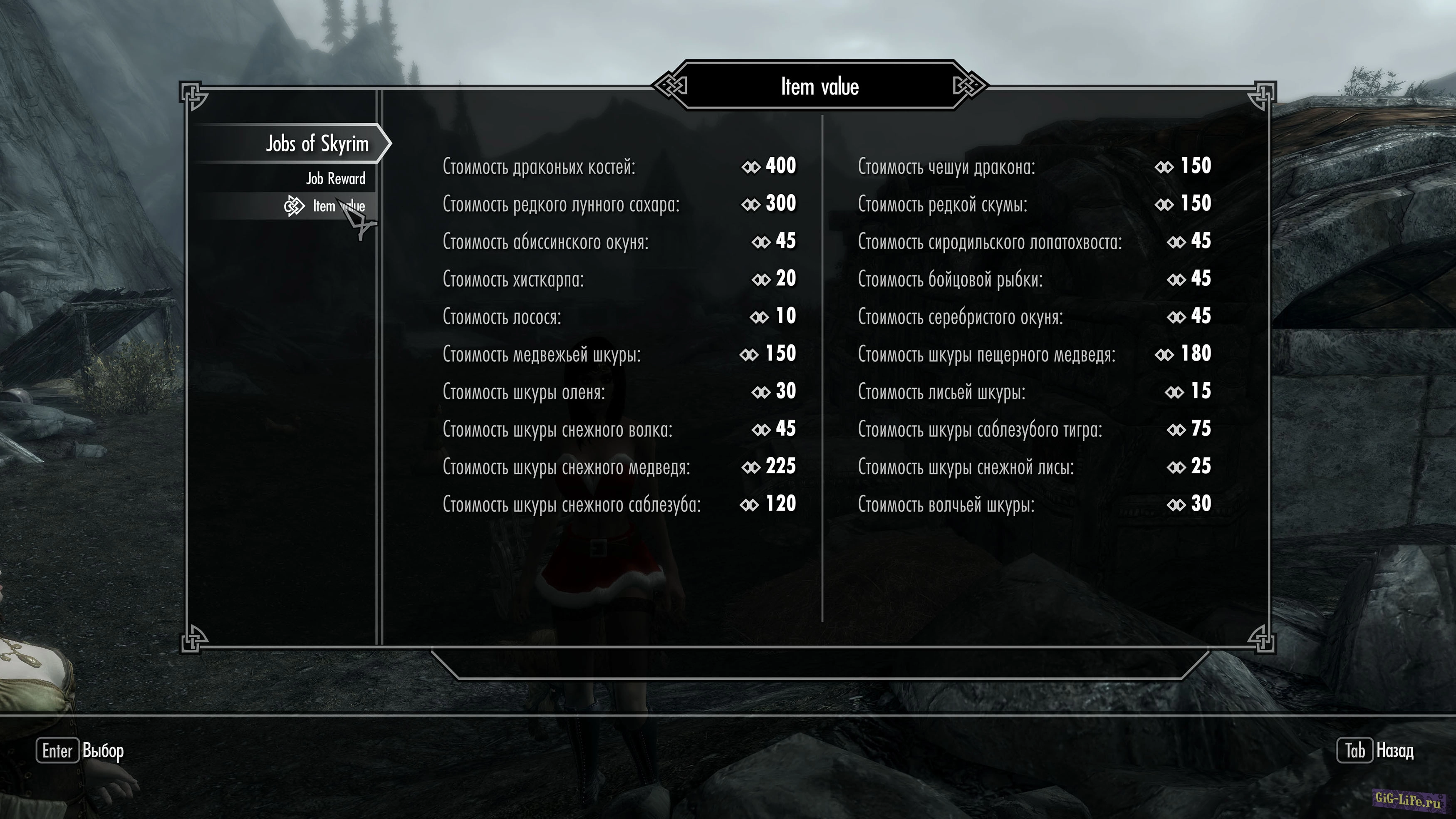The height and width of the screenshot is (819, 1456).
Task: Modify the salmon cost option
Action: [x=619, y=317]
